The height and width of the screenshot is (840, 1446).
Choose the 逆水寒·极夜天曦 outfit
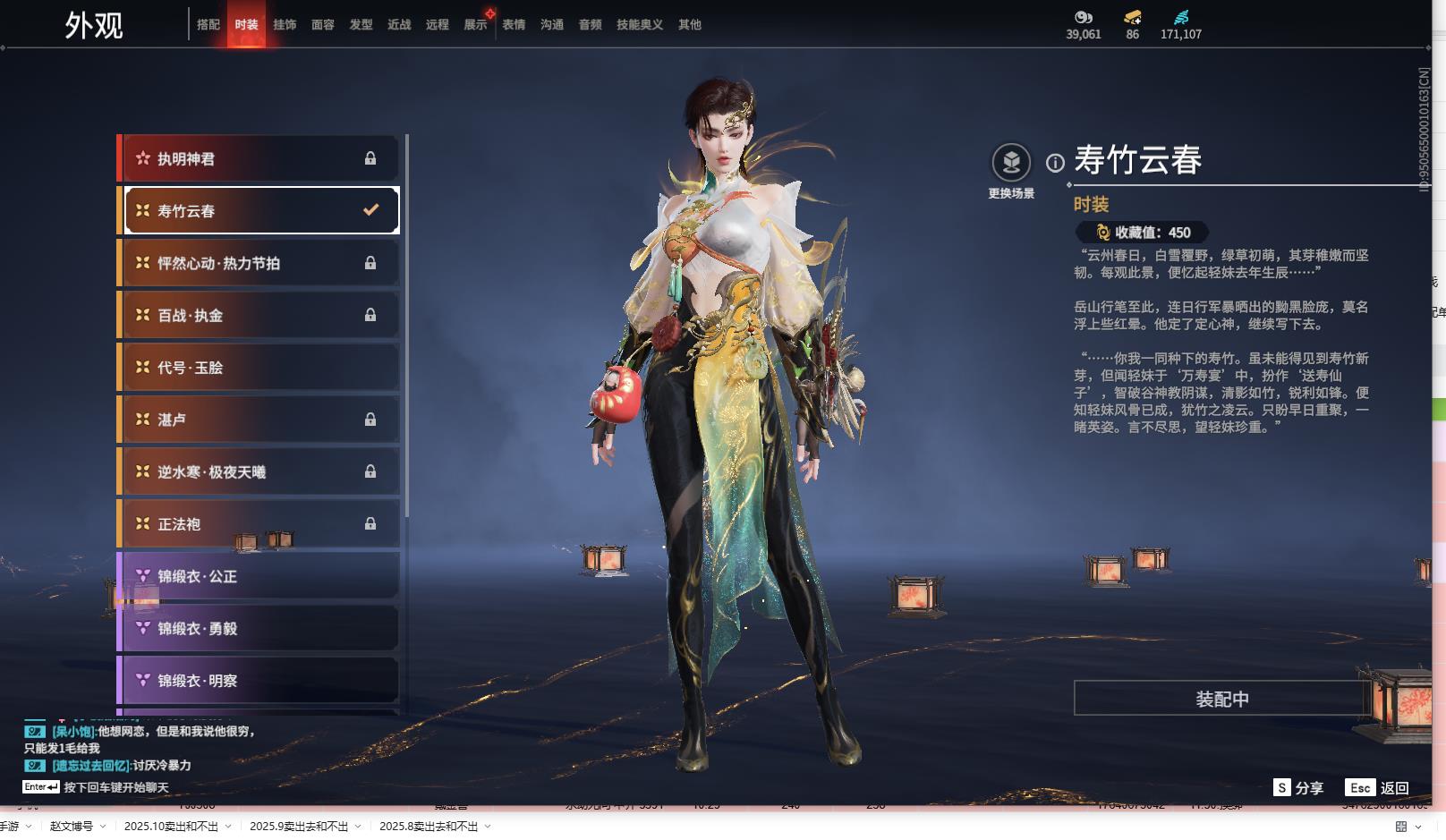[259, 472]
